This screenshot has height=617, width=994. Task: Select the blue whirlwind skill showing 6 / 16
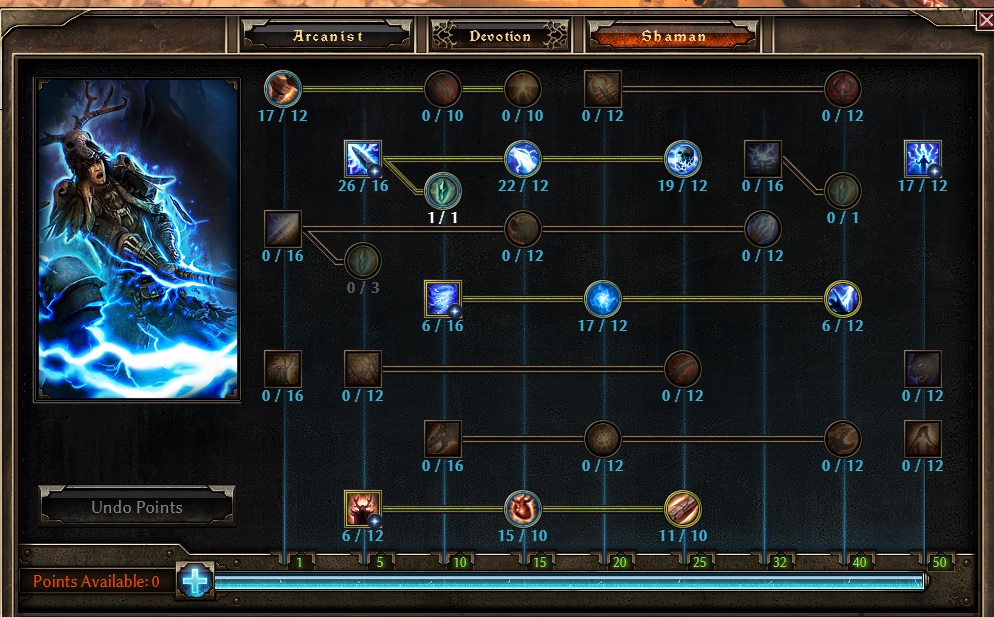[443, 299]
